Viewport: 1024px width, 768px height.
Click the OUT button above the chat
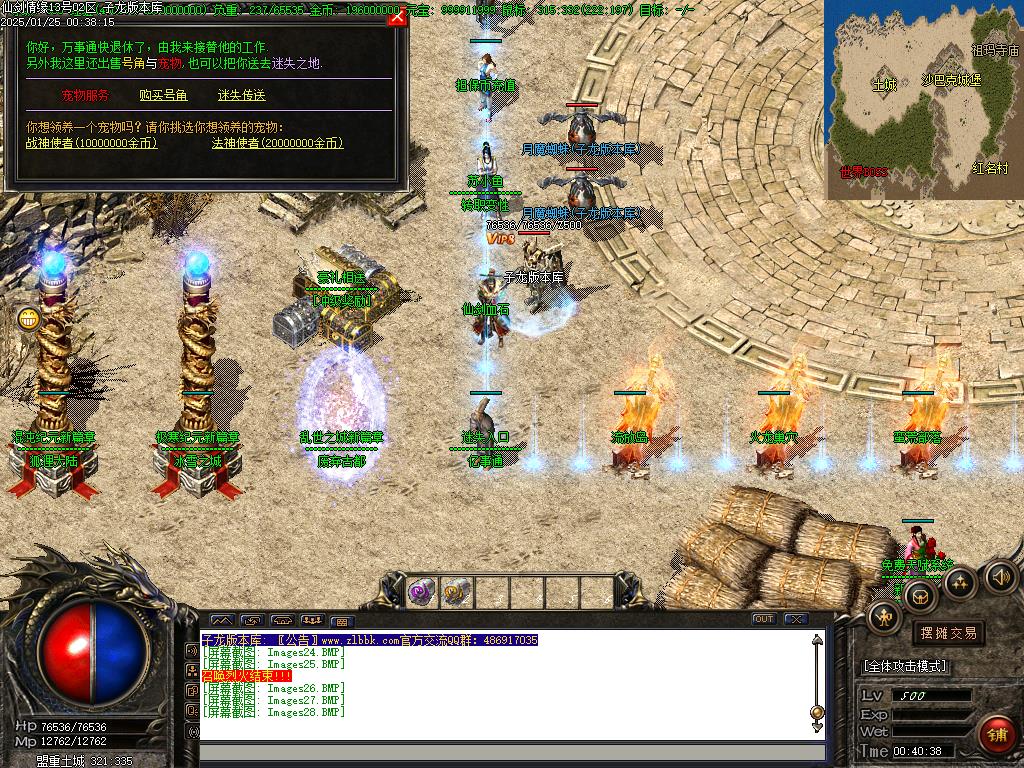tap(764, 619)
